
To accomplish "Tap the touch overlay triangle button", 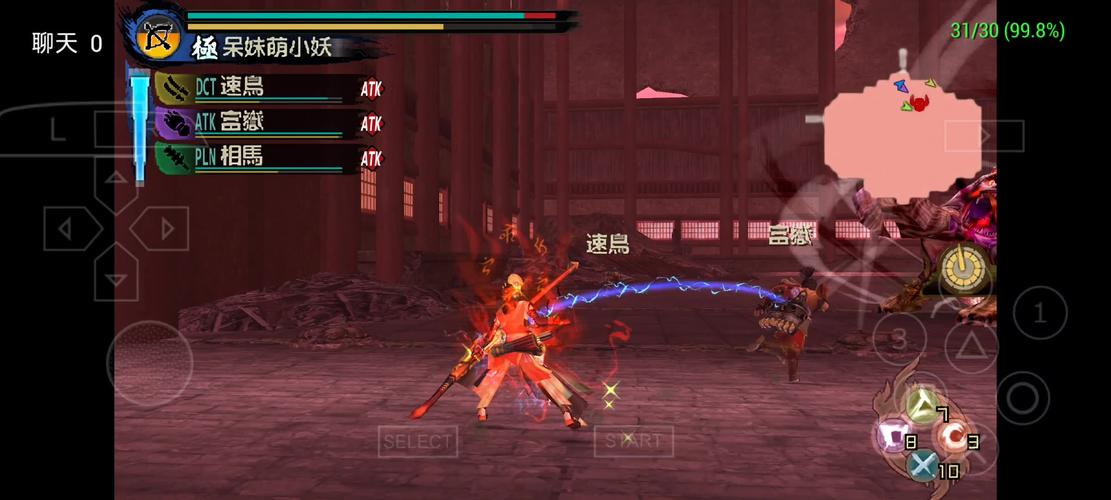I will tap(967, 345).
